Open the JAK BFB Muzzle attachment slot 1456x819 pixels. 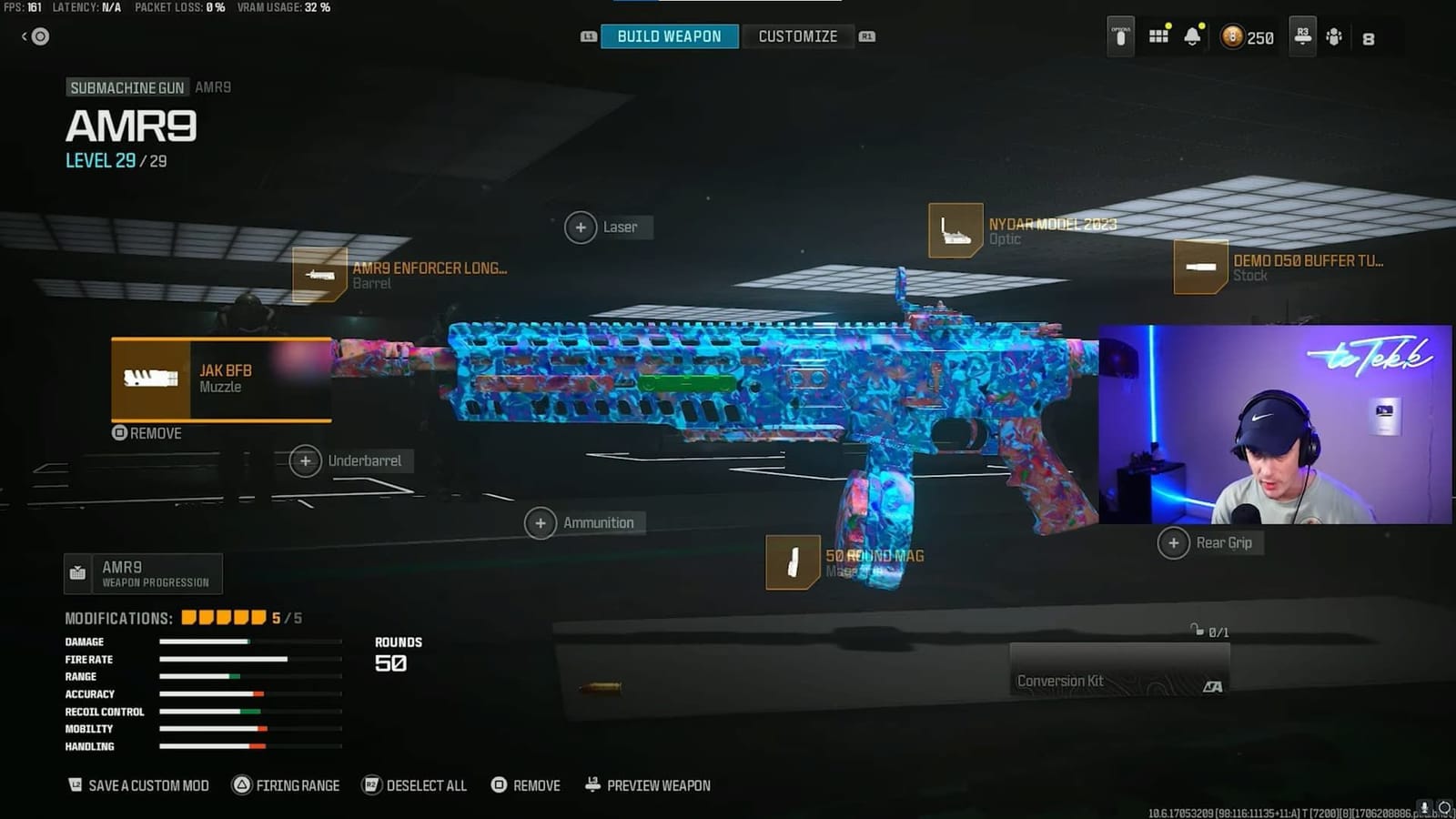pyautogui.click(x=221, y=379)
